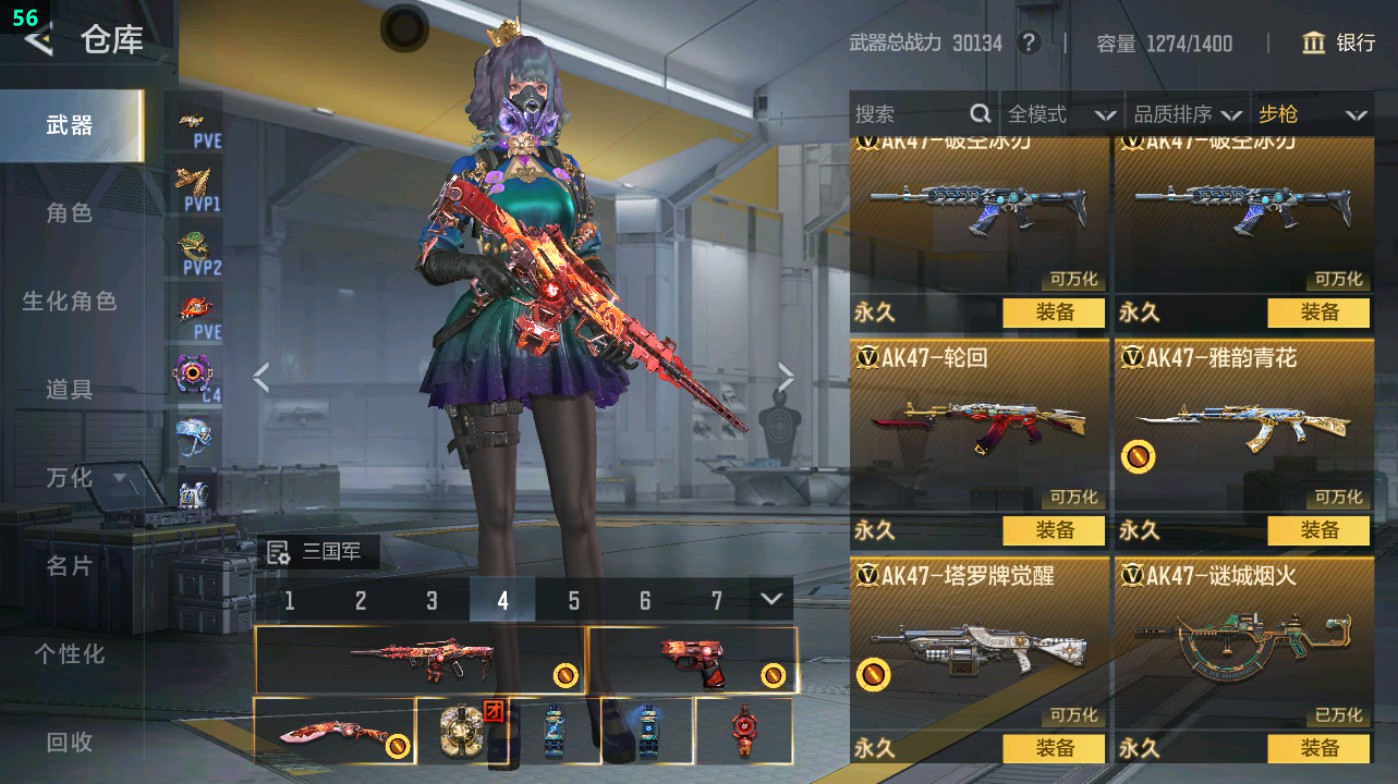Switch to the 角色 tab
This screenshot has height=784, width=1398.
click(x=69, y=213)
